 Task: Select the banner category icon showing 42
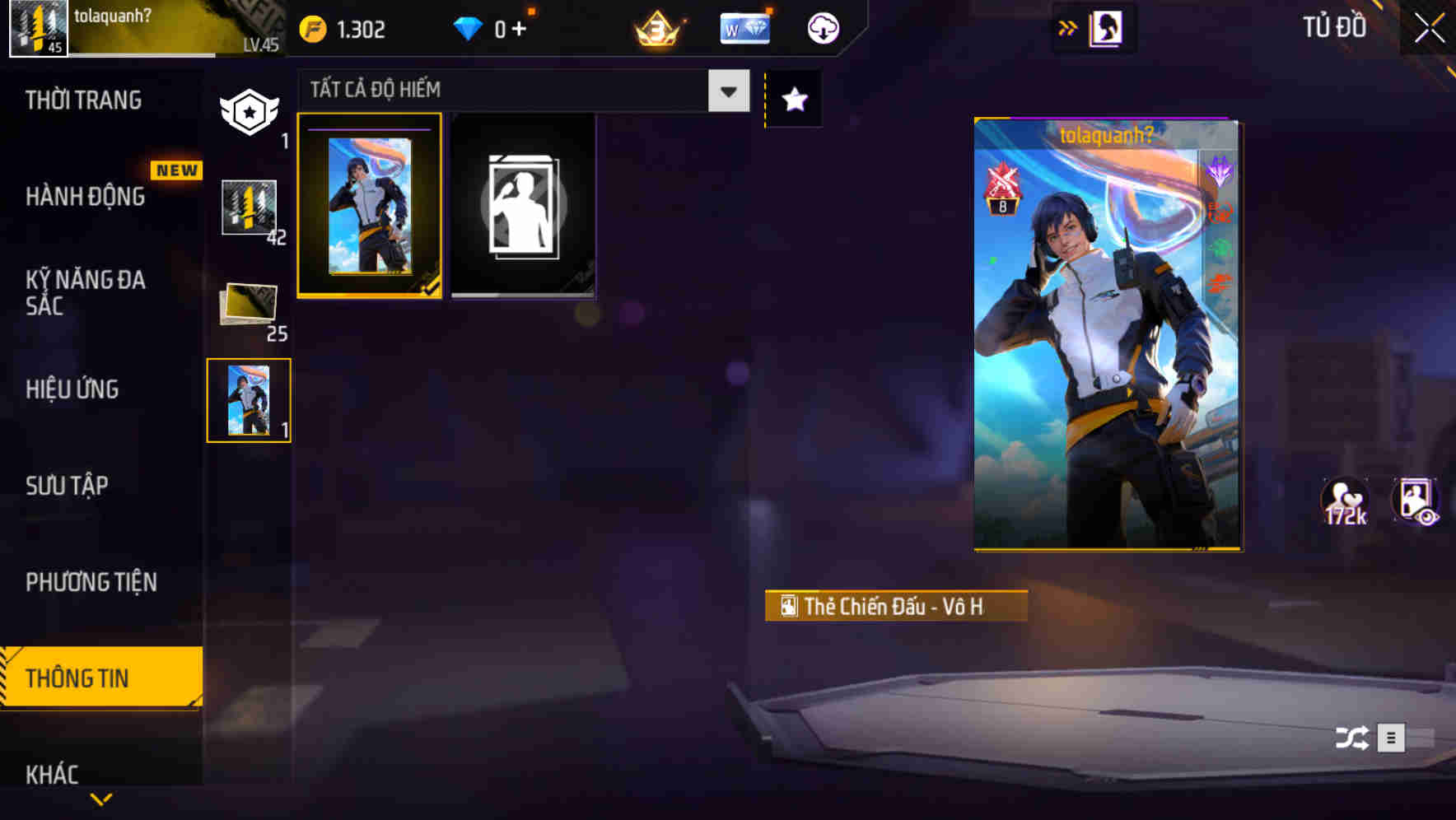(x=247, y=207)
